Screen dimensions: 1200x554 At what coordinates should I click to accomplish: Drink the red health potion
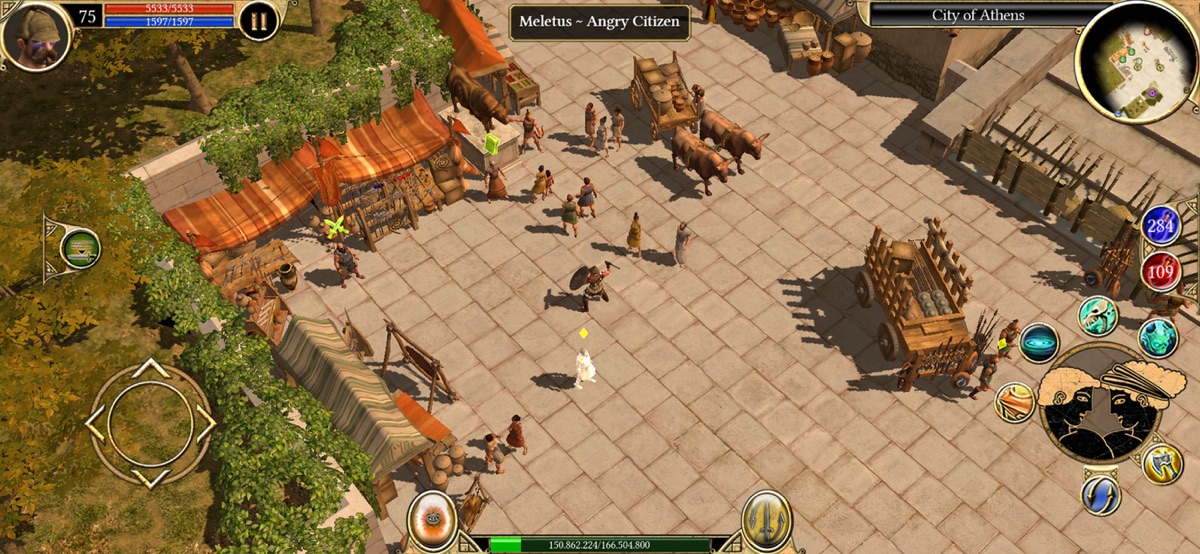(x=1160, y=271)
